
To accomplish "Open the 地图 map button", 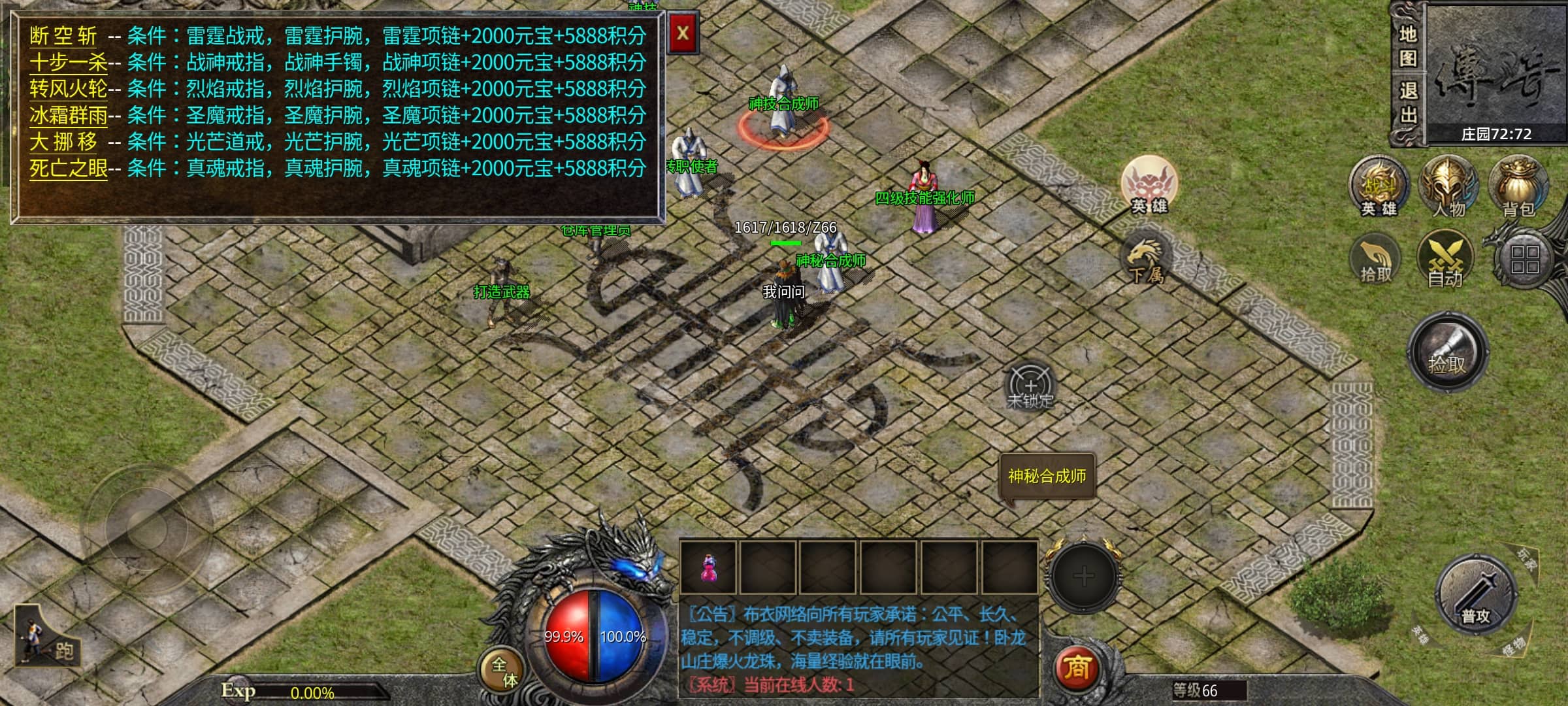I will tap(1408, 46).
